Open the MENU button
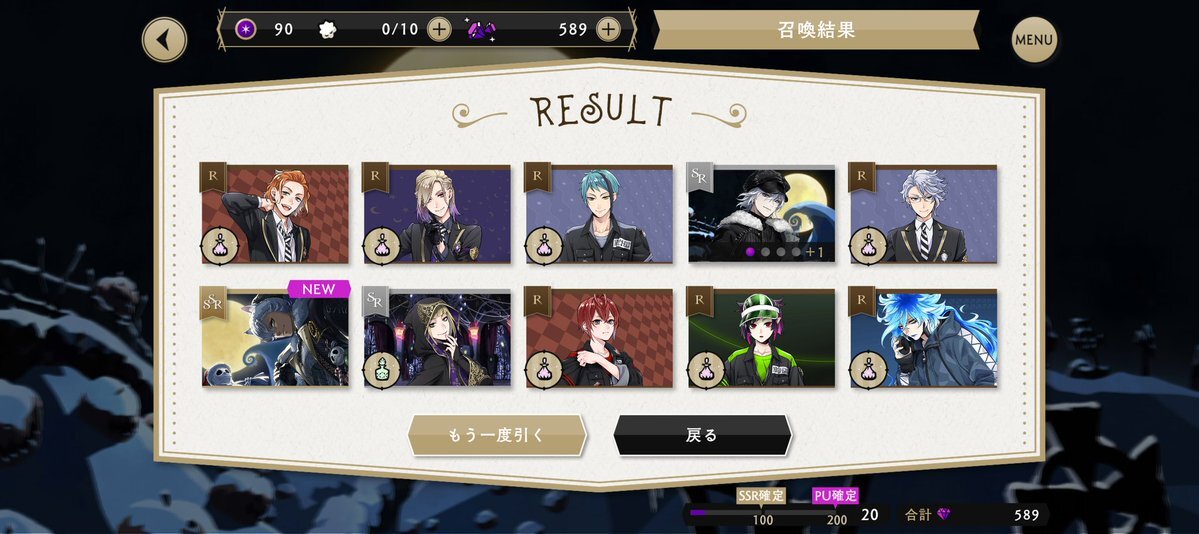The height and width of the screenshot is (534, 1199). click(x=1034, y=40)
